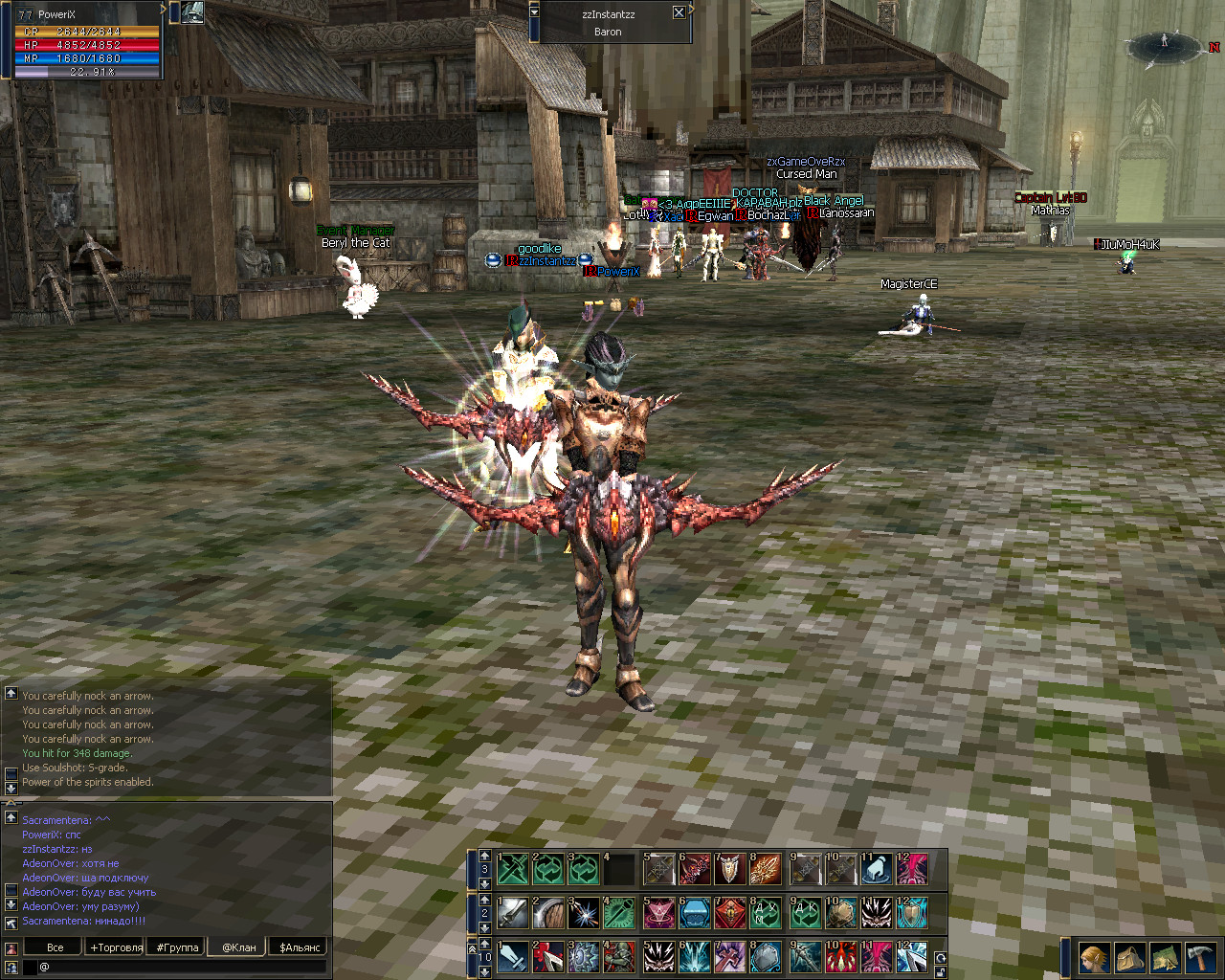Viewport: 1225px width, 980px height.
Task: Use the crossed swords attack slot on bar 3
Action: [513, 869]
